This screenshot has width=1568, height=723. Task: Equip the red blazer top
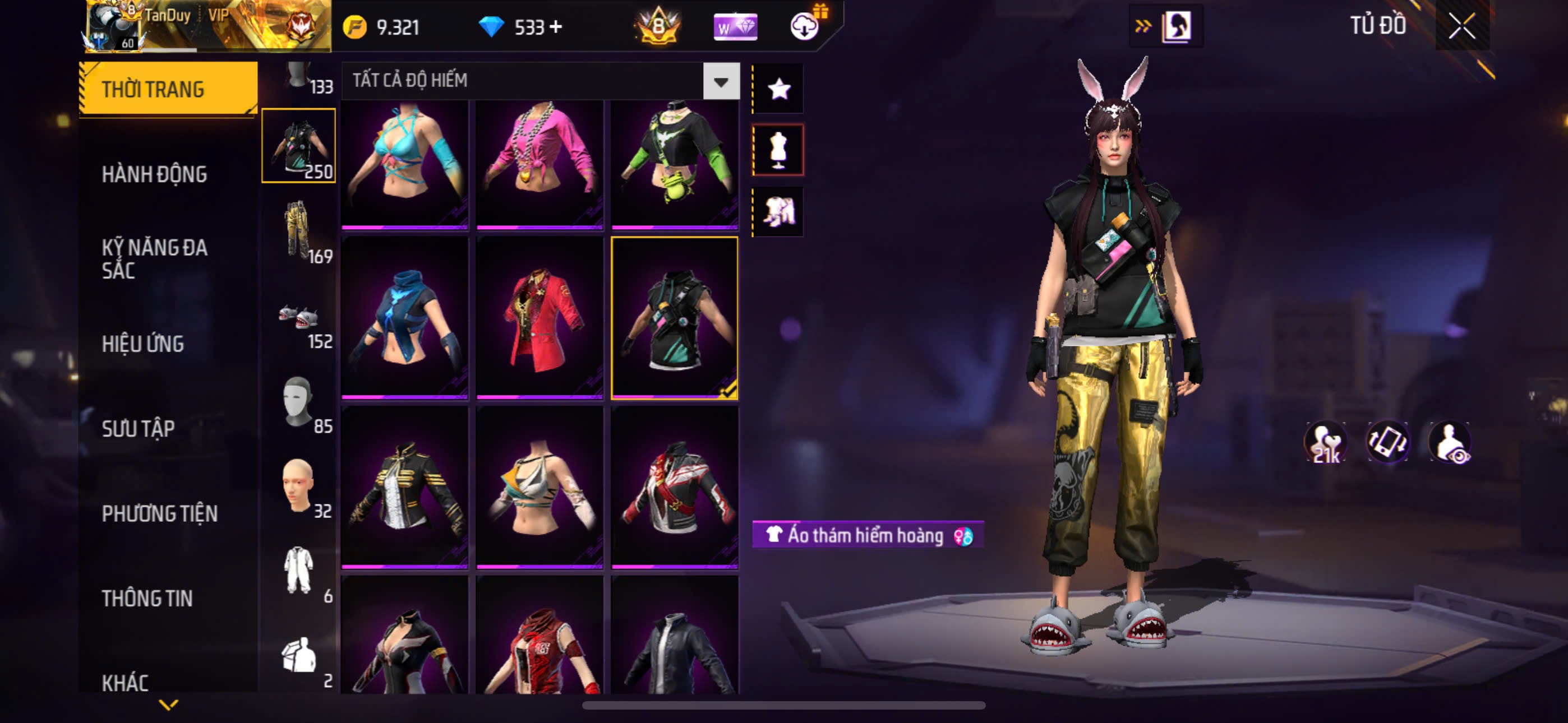pyautogui.click(x=539, y=318)
